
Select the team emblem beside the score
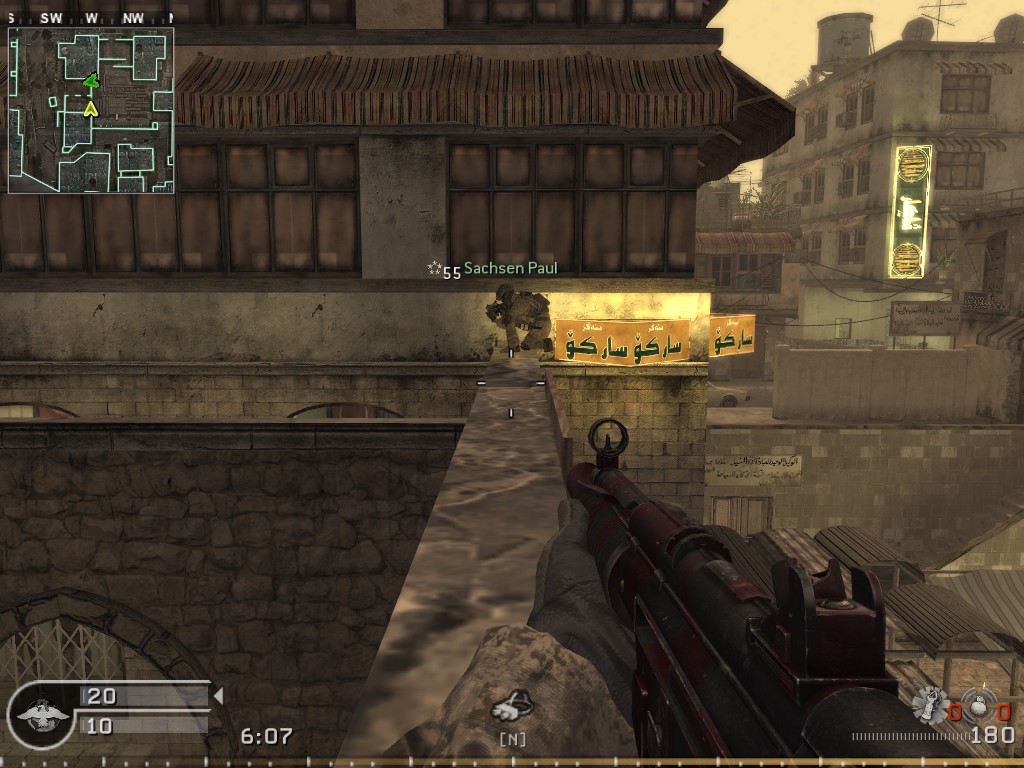(x=40, y=714)
